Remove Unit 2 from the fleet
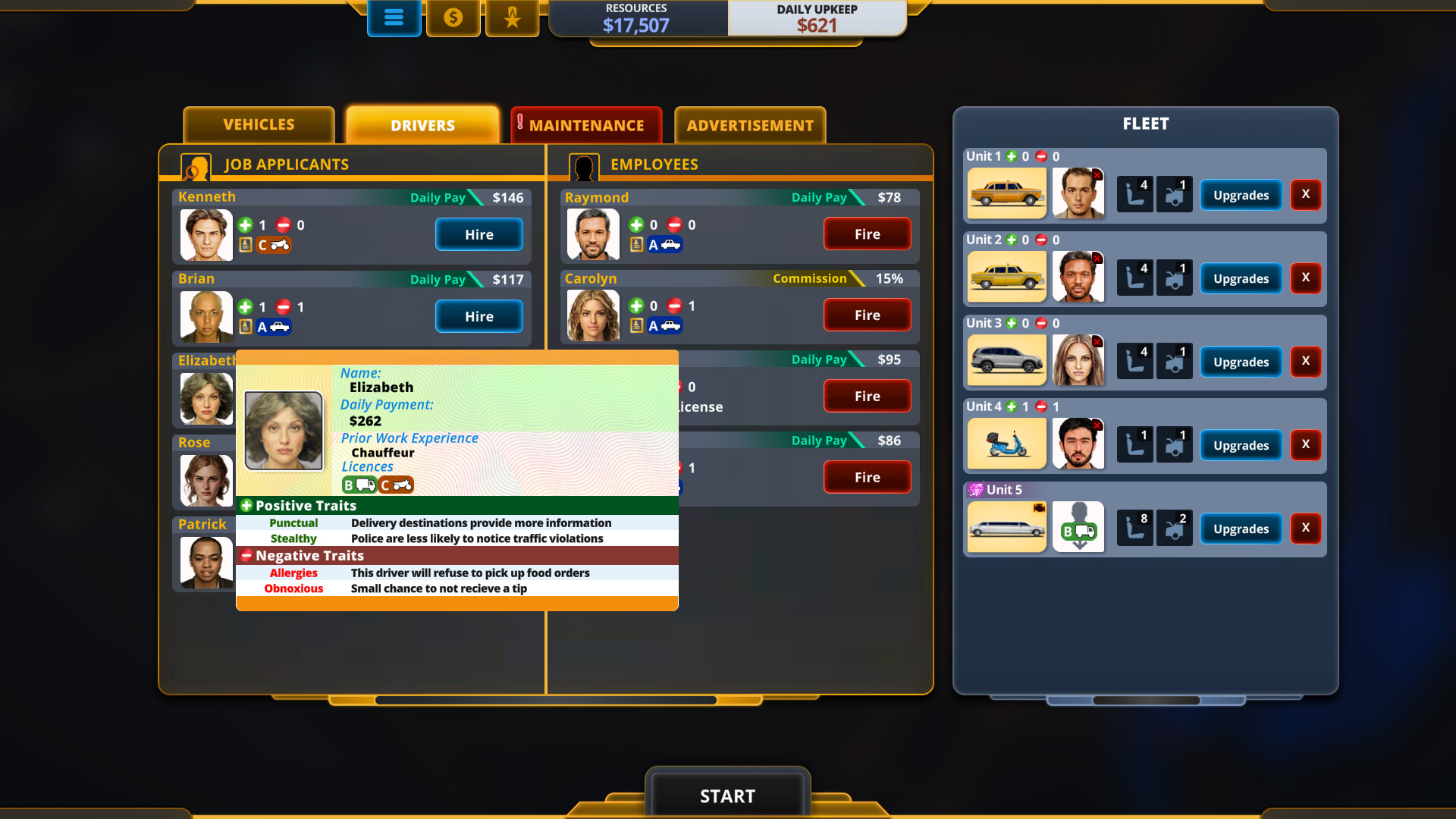This screenshot has width=1456, height=819. pyautogui.click(x=1306, y=278)
